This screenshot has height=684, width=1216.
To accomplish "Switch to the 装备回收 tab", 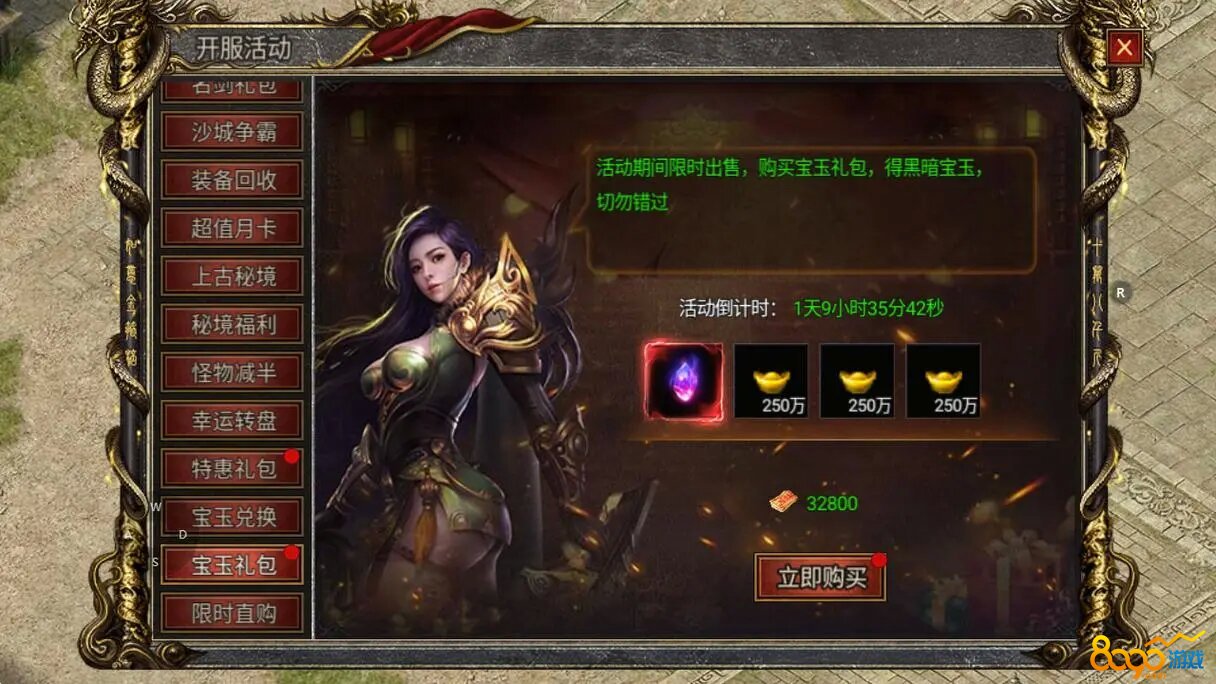I will pyautogui.click(x=232, y=180).
